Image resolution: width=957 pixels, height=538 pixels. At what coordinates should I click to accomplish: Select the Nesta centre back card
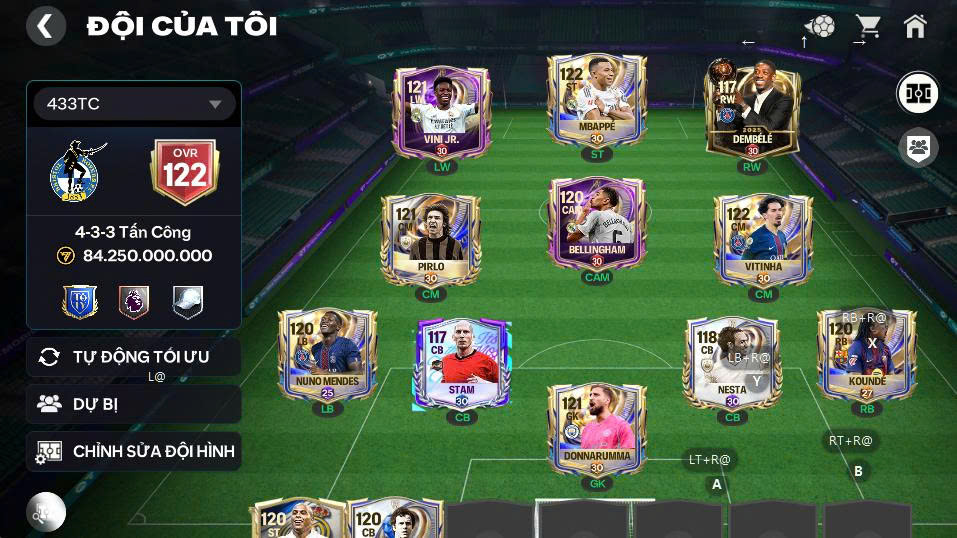coord(731,363)
